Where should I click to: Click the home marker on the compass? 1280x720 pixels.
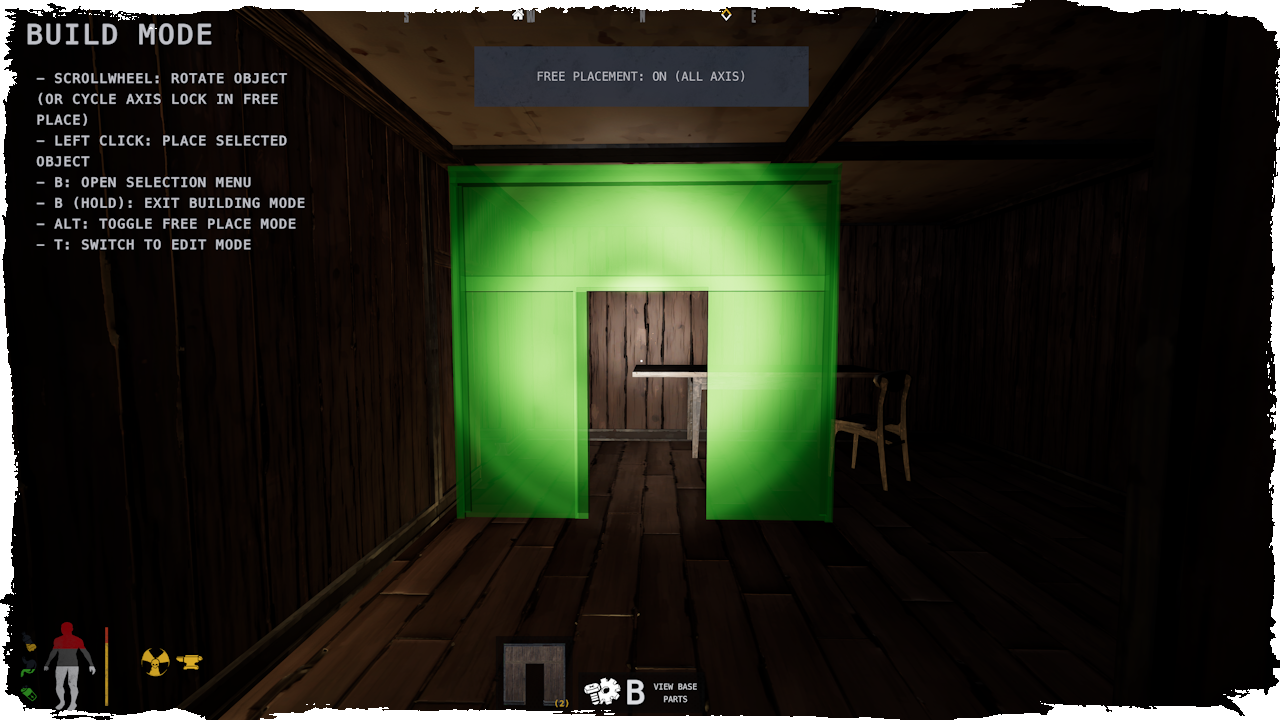pos(517,16)
